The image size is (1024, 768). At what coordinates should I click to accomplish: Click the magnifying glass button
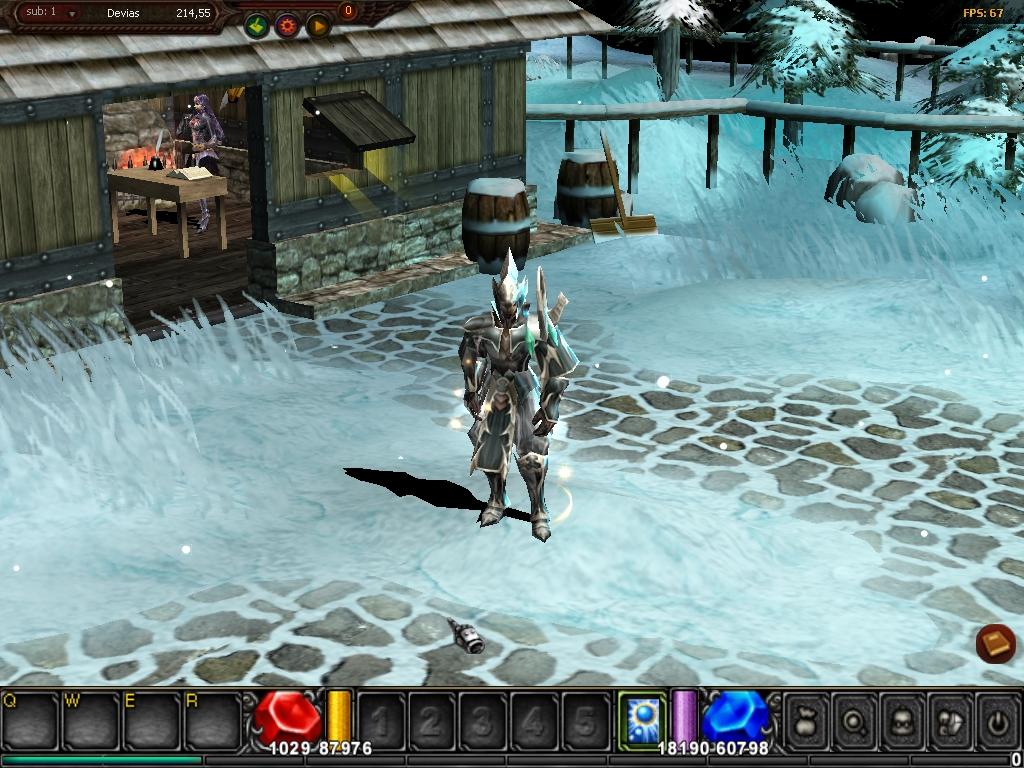pos(856,720)
